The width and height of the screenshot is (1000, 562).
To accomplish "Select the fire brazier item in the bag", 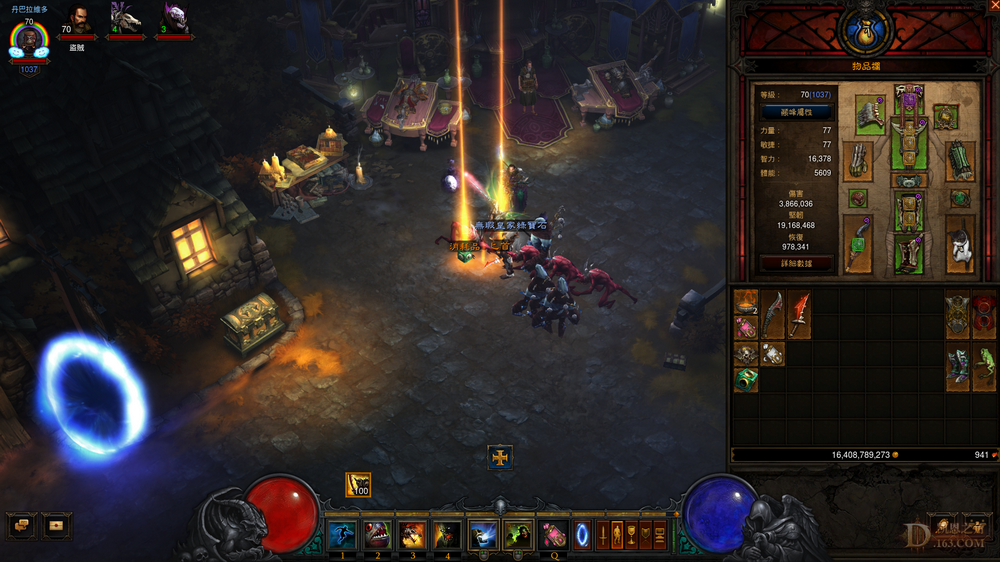I will tap(746, 302).
